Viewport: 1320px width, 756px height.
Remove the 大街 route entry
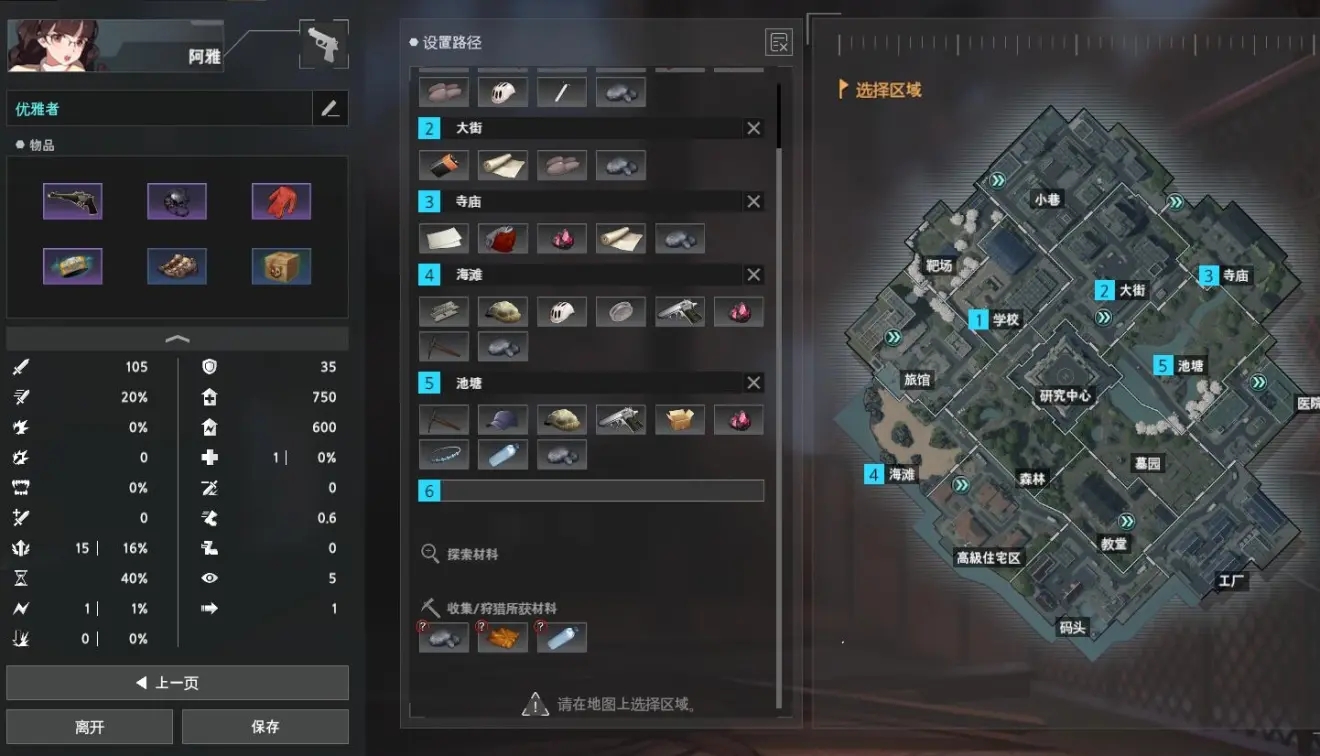pyautogui.click(x=754, y=128)
